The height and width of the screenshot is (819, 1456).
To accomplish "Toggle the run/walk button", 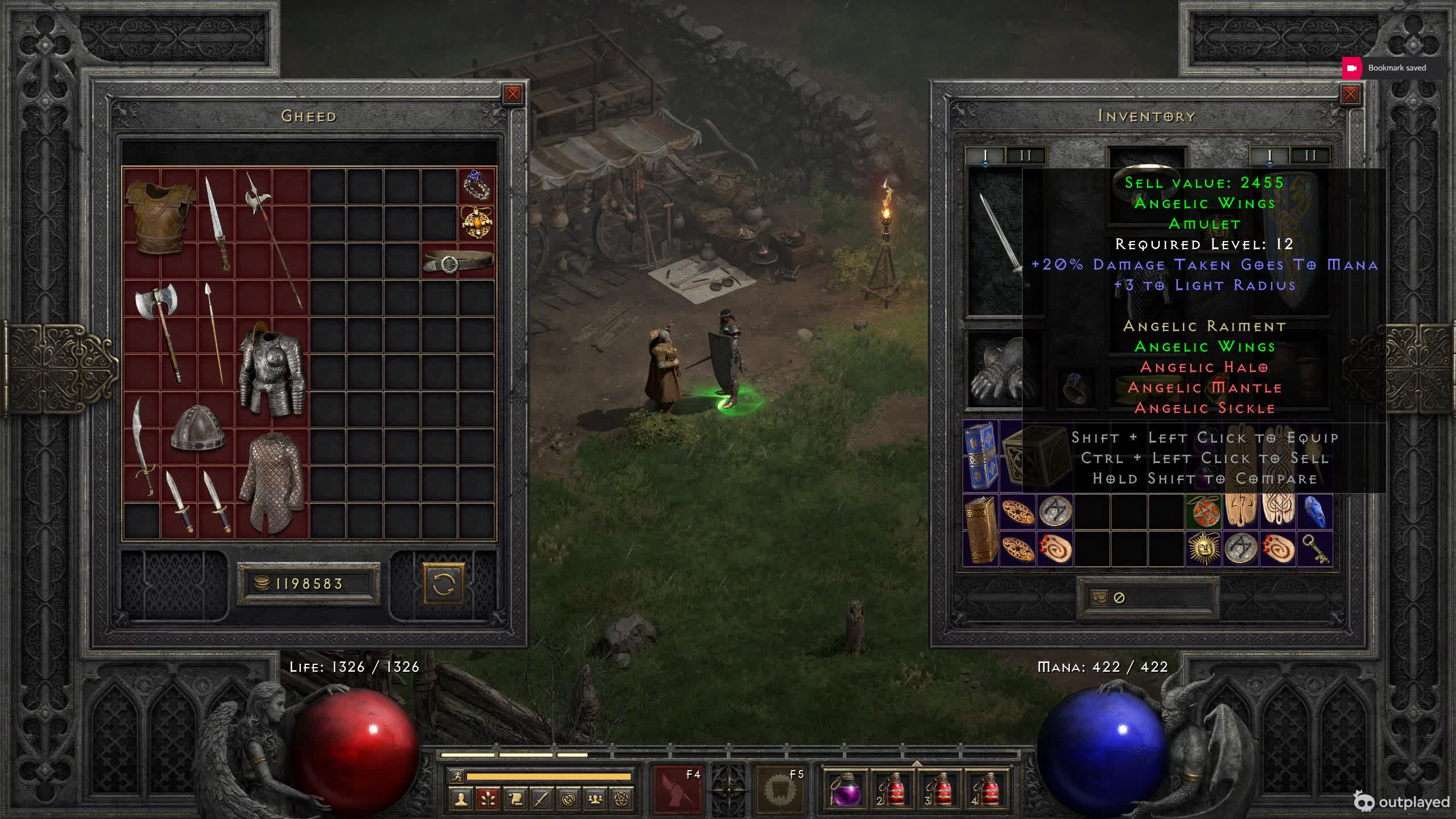I will pos(457,776).
